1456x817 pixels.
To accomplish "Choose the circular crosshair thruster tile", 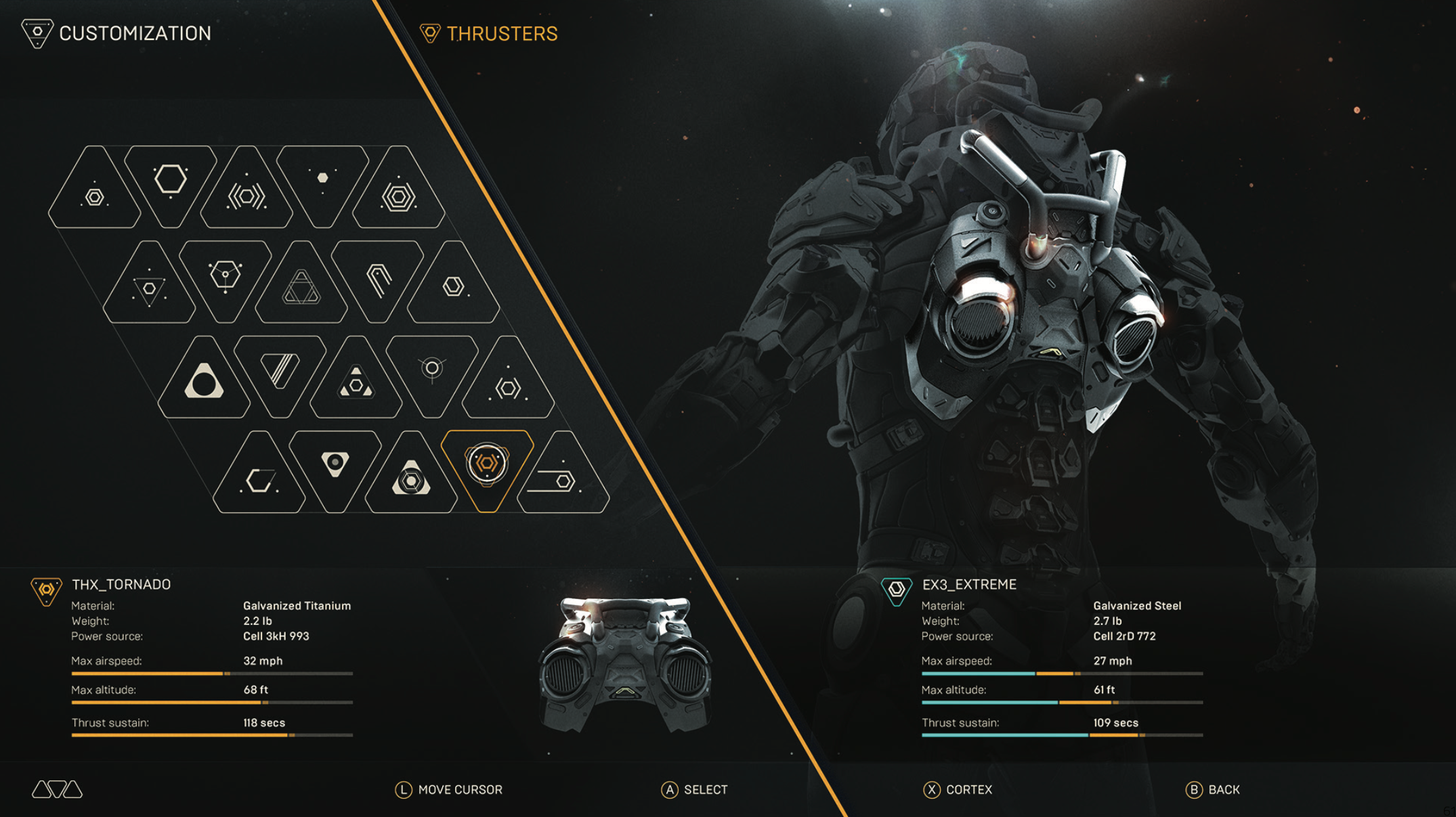I will point(432,371).
